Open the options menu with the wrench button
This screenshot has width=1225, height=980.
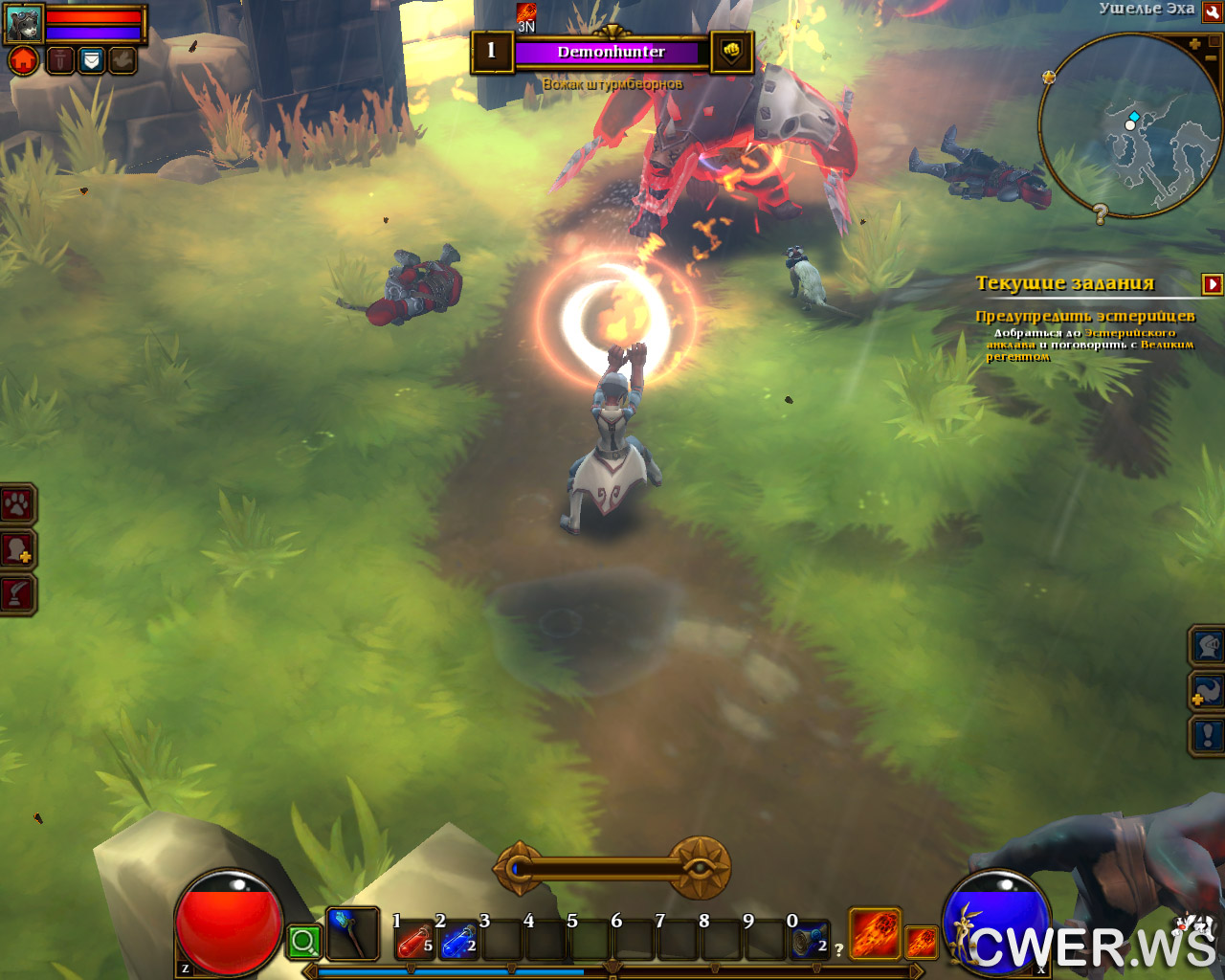[x=1212, y=11]
